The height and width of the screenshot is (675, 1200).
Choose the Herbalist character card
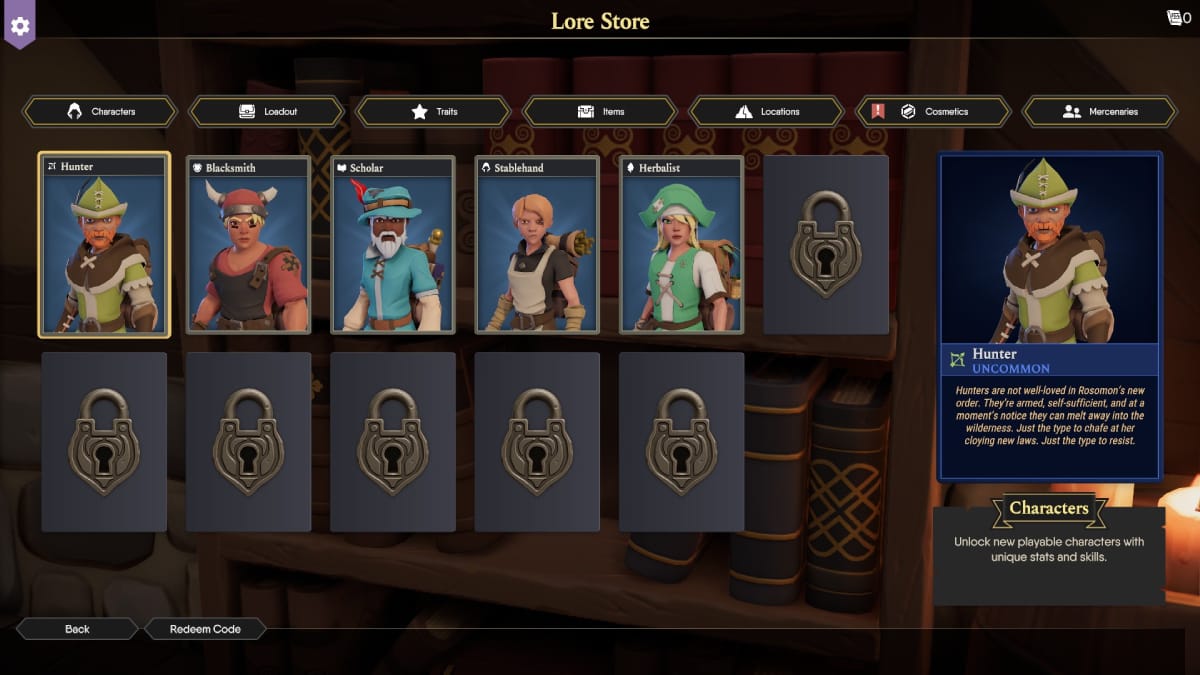click(681, 245)
